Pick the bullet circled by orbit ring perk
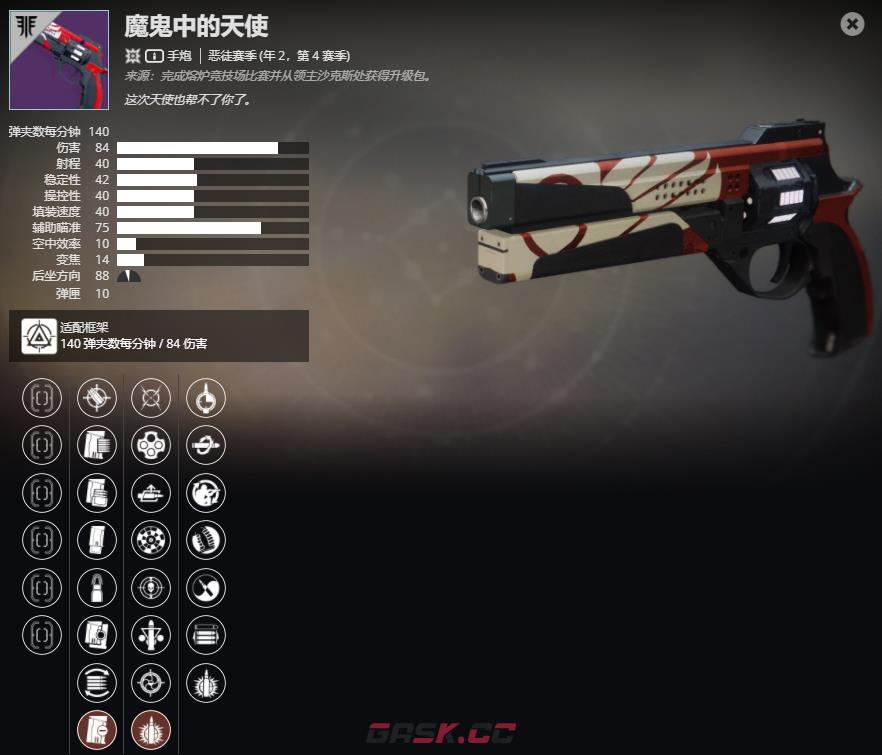The height and width of the screenshot is (755, 882). pyautogui.click(x=205, y=445)
